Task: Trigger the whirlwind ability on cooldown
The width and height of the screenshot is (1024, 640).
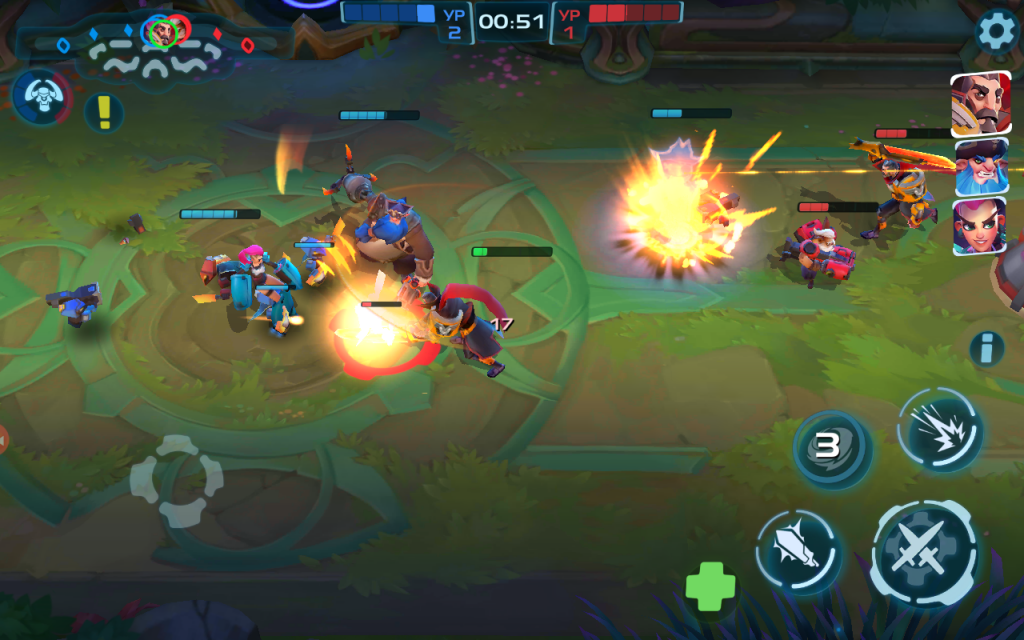Action: [831, 447]
